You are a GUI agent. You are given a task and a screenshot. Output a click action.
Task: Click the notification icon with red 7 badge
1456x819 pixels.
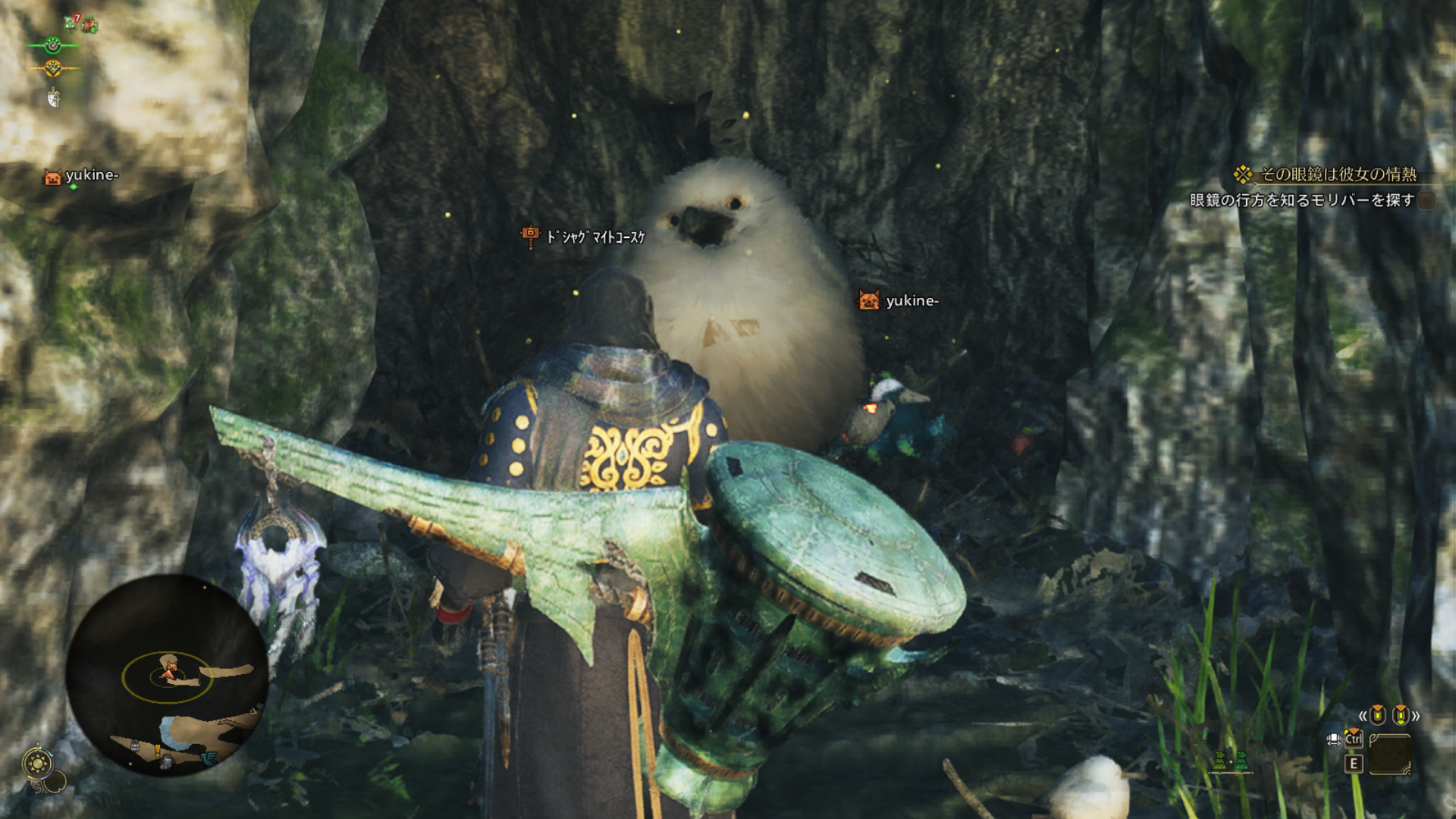71,24
